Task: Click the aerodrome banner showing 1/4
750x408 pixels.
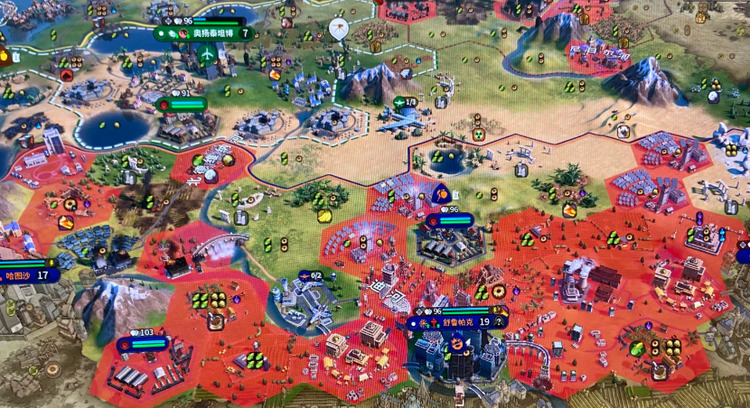Action: tap(405, 102)
